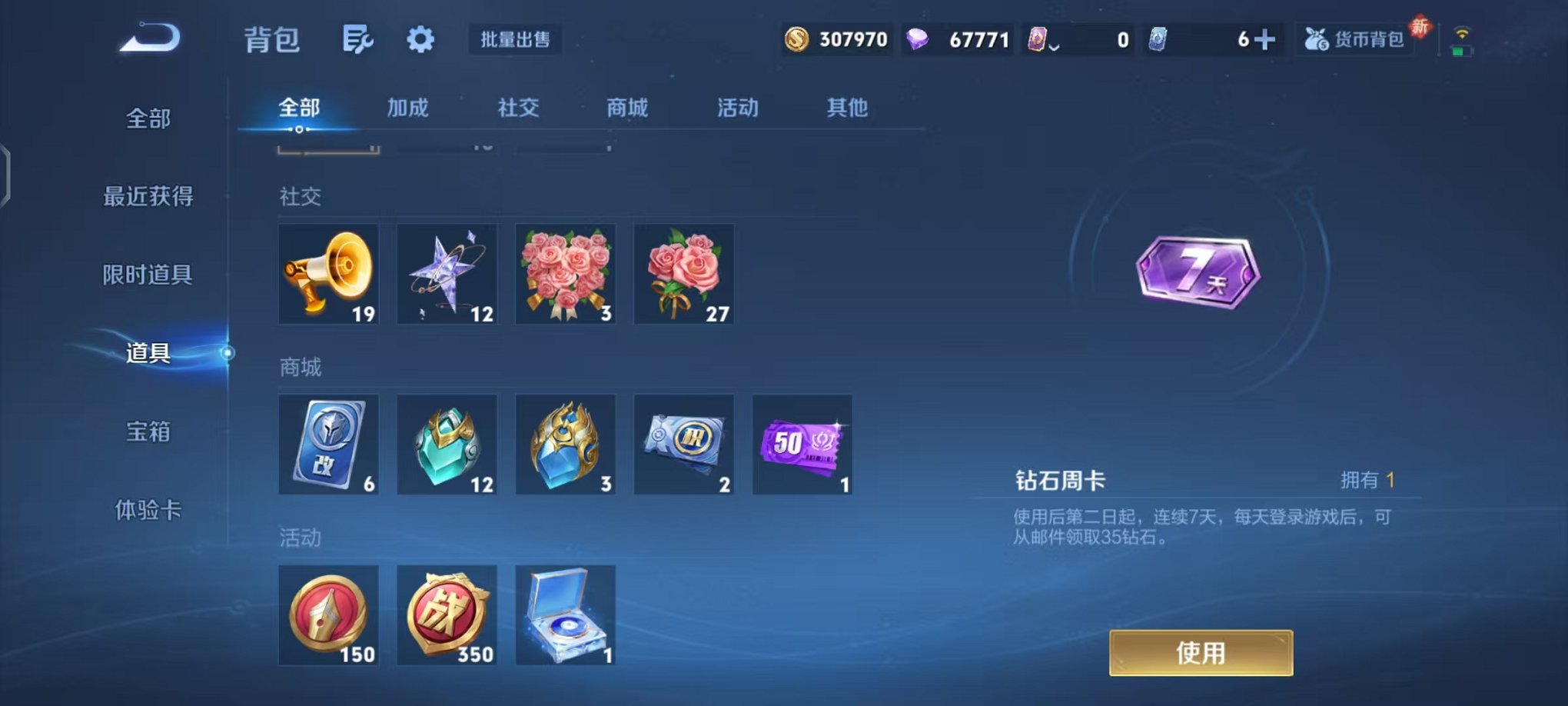This screenshot has height=706, width=1568.
Task: Open the settings gear icon
Action: click(420, 39)
